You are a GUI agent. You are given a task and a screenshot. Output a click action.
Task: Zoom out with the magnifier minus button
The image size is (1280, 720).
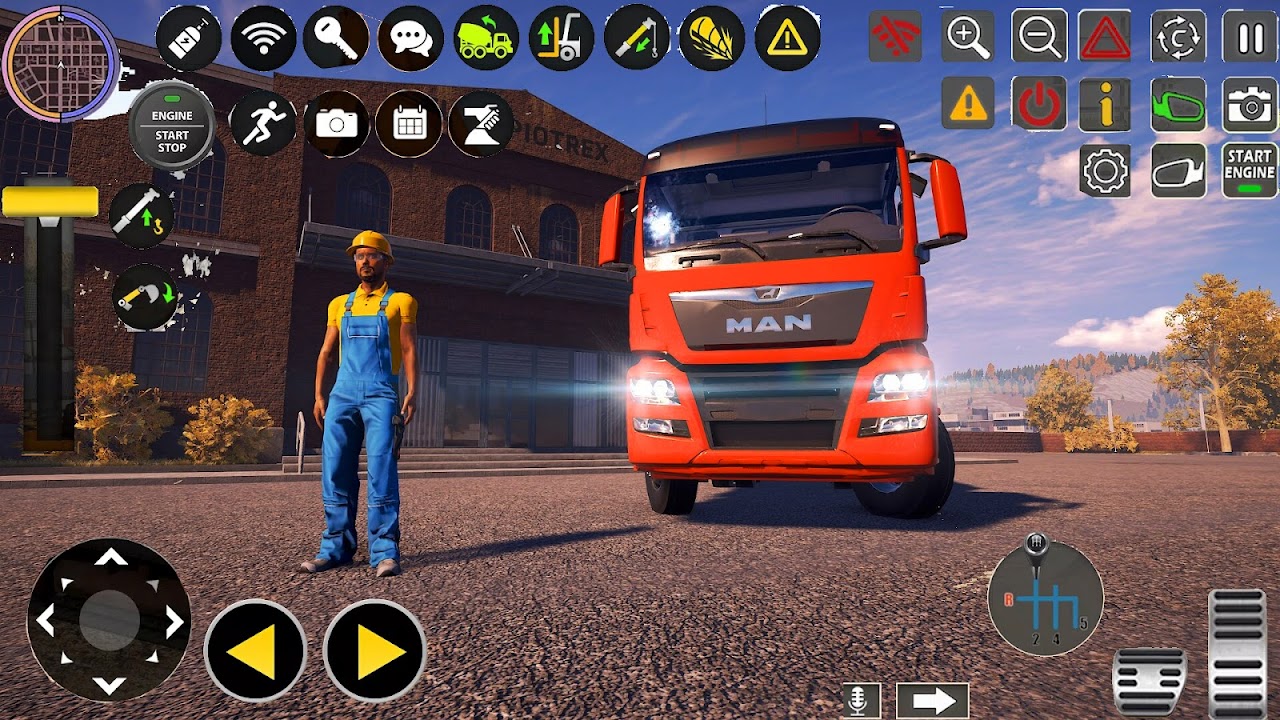click(x=1038, y=37)
